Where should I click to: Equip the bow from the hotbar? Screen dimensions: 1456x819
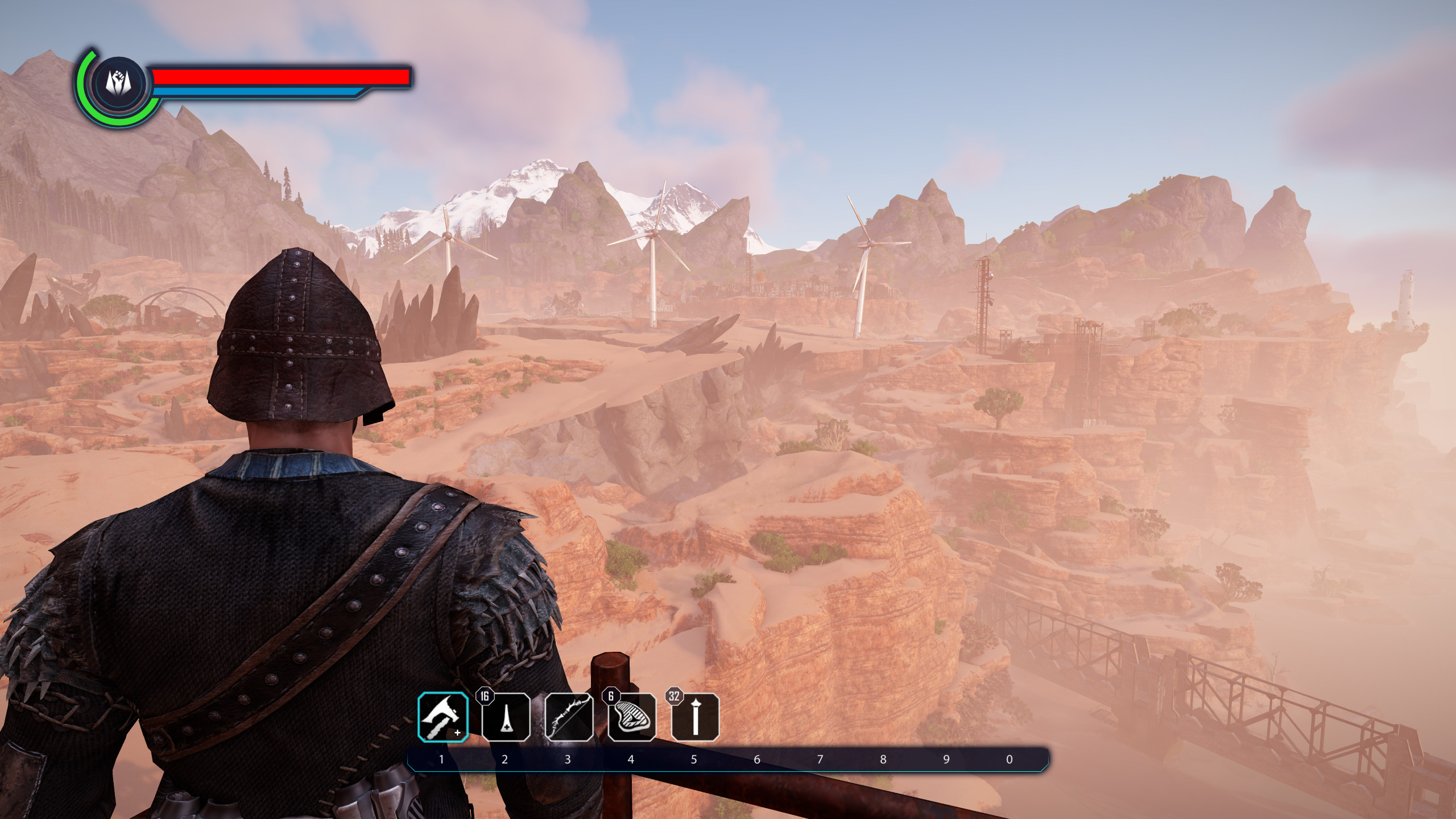pyautogui.click(x=569, y=718)
